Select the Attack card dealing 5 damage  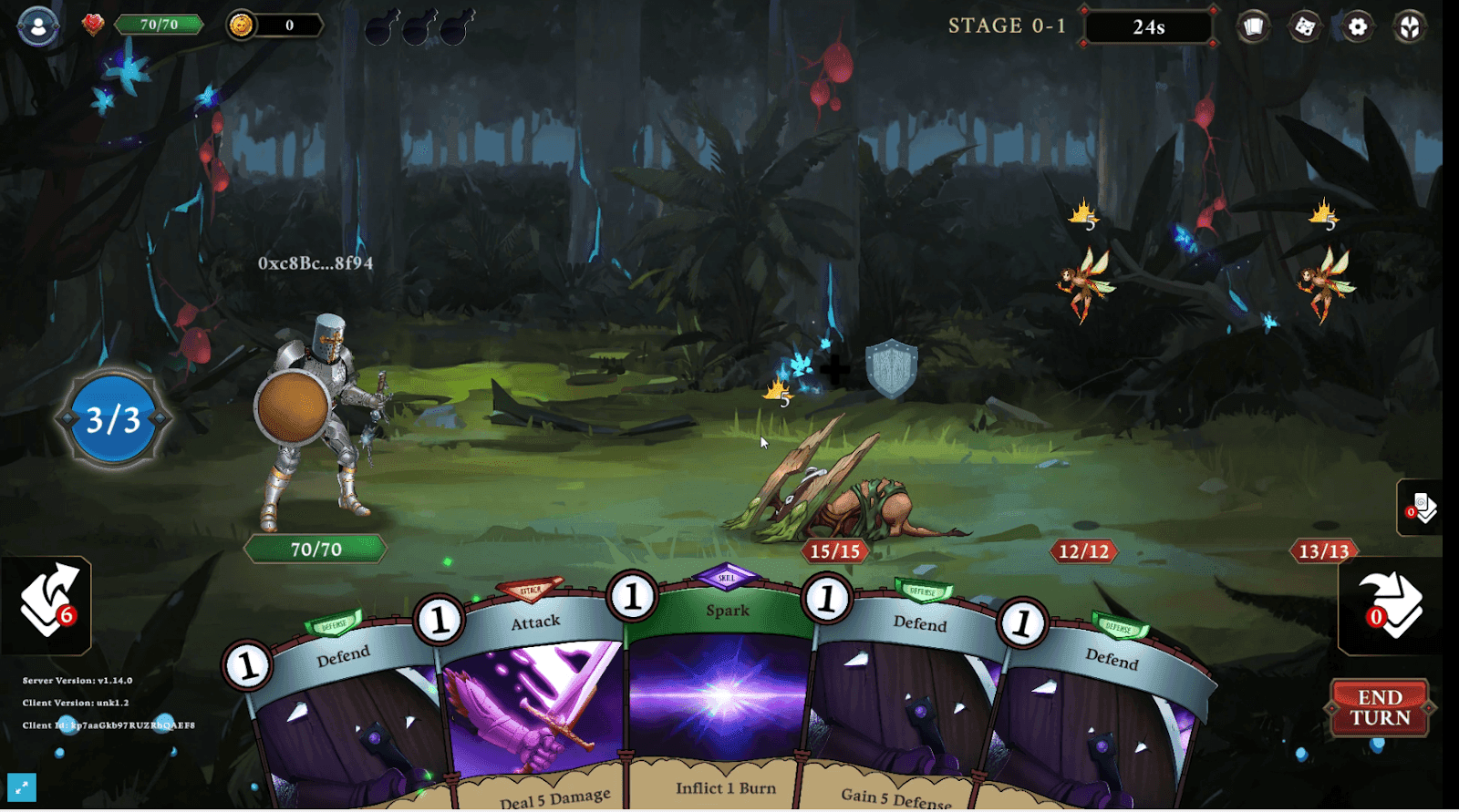pos(538,702)
